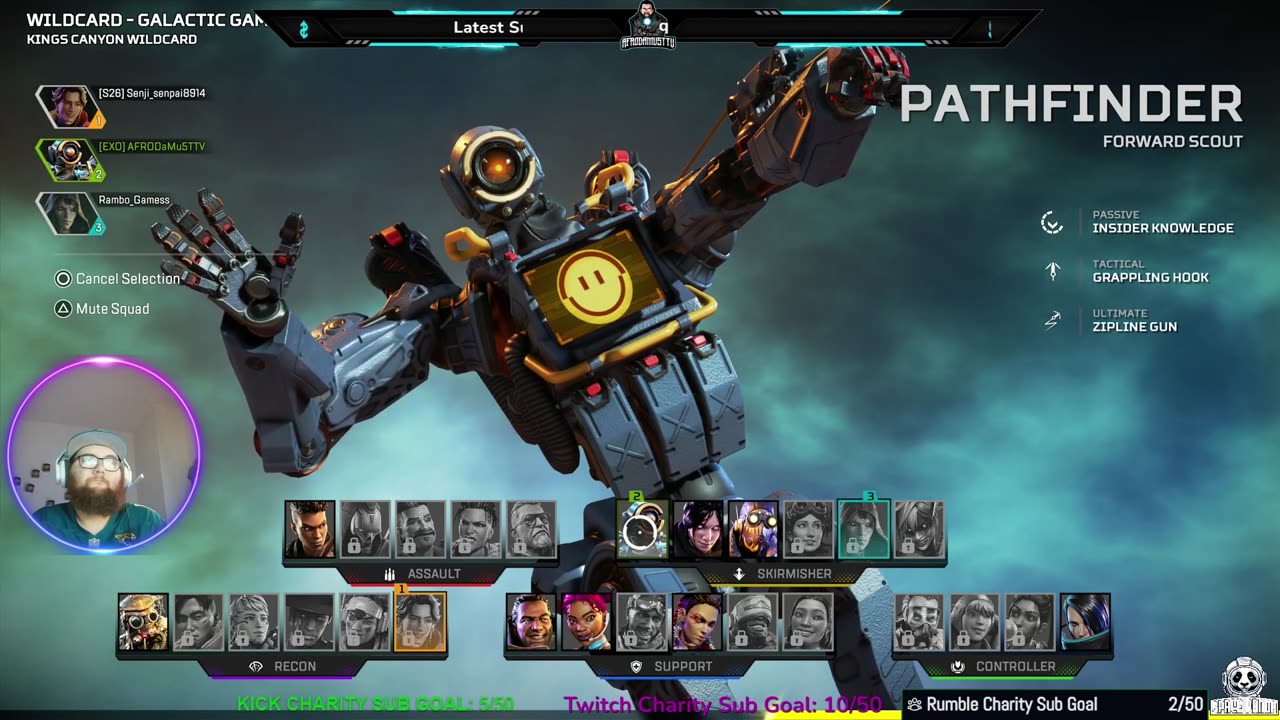Select the Octane legend portrait

(752, 530)
